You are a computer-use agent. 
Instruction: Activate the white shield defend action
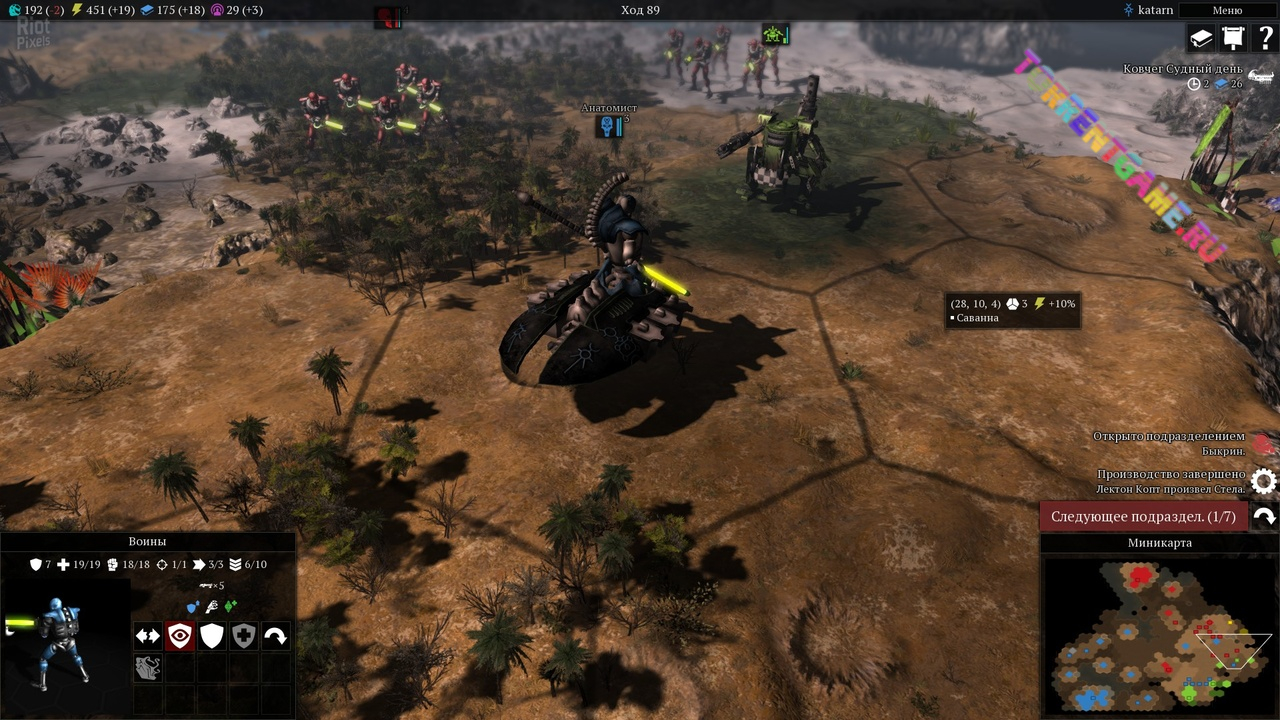(x=212, y=636)
